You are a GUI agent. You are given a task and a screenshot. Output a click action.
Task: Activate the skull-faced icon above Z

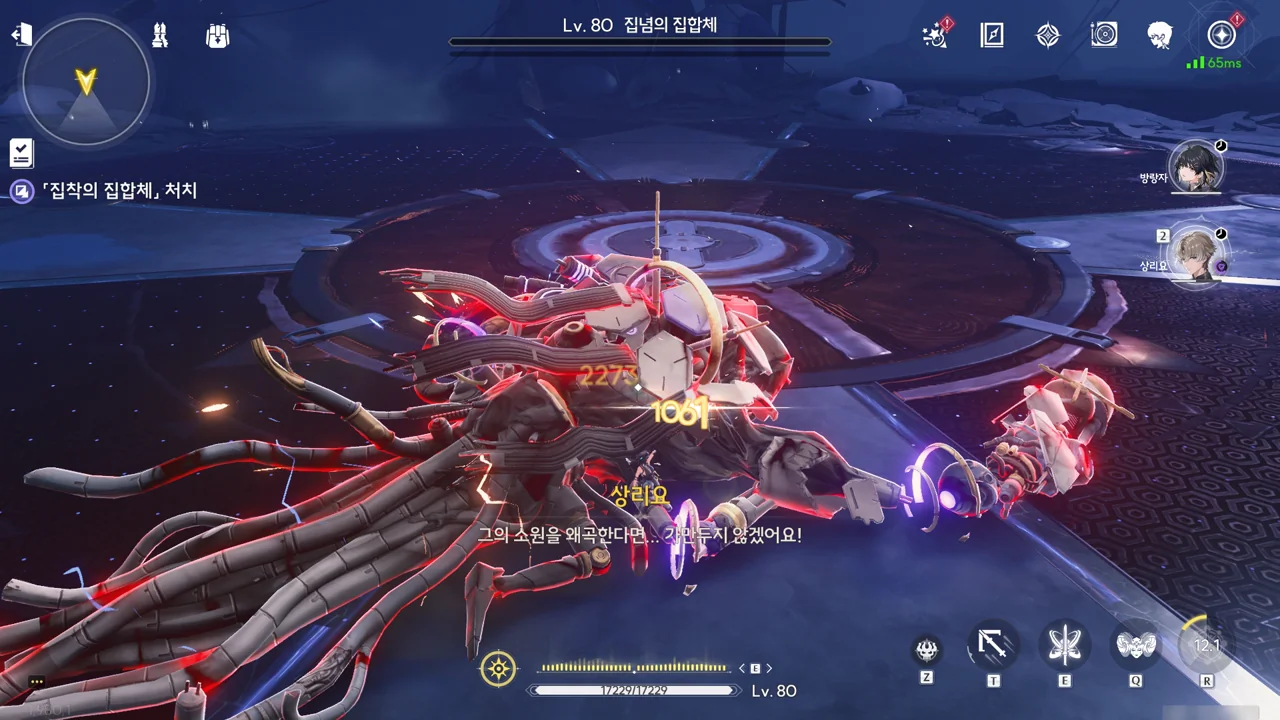[x=926, y=650]
